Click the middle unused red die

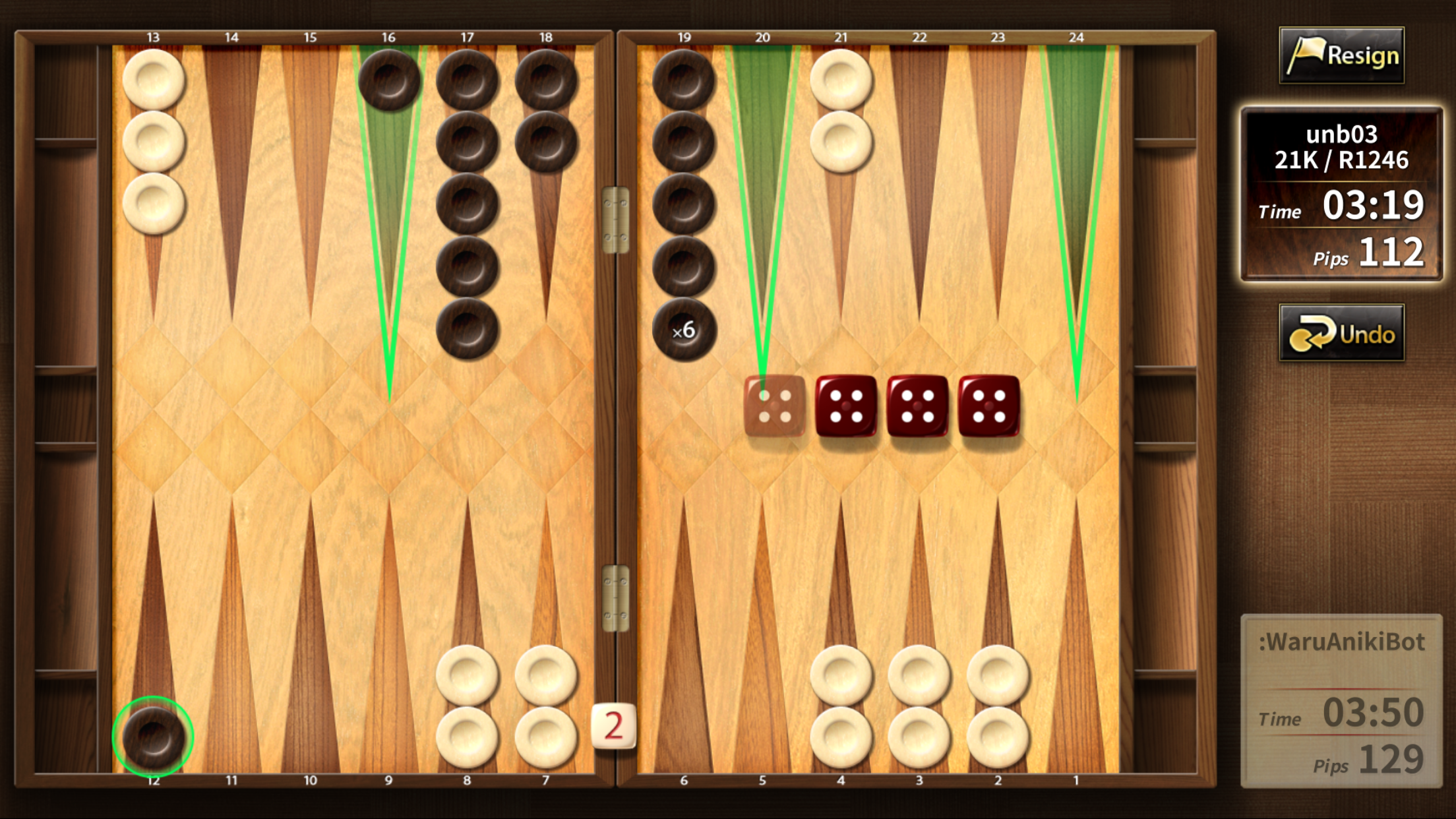917,408
